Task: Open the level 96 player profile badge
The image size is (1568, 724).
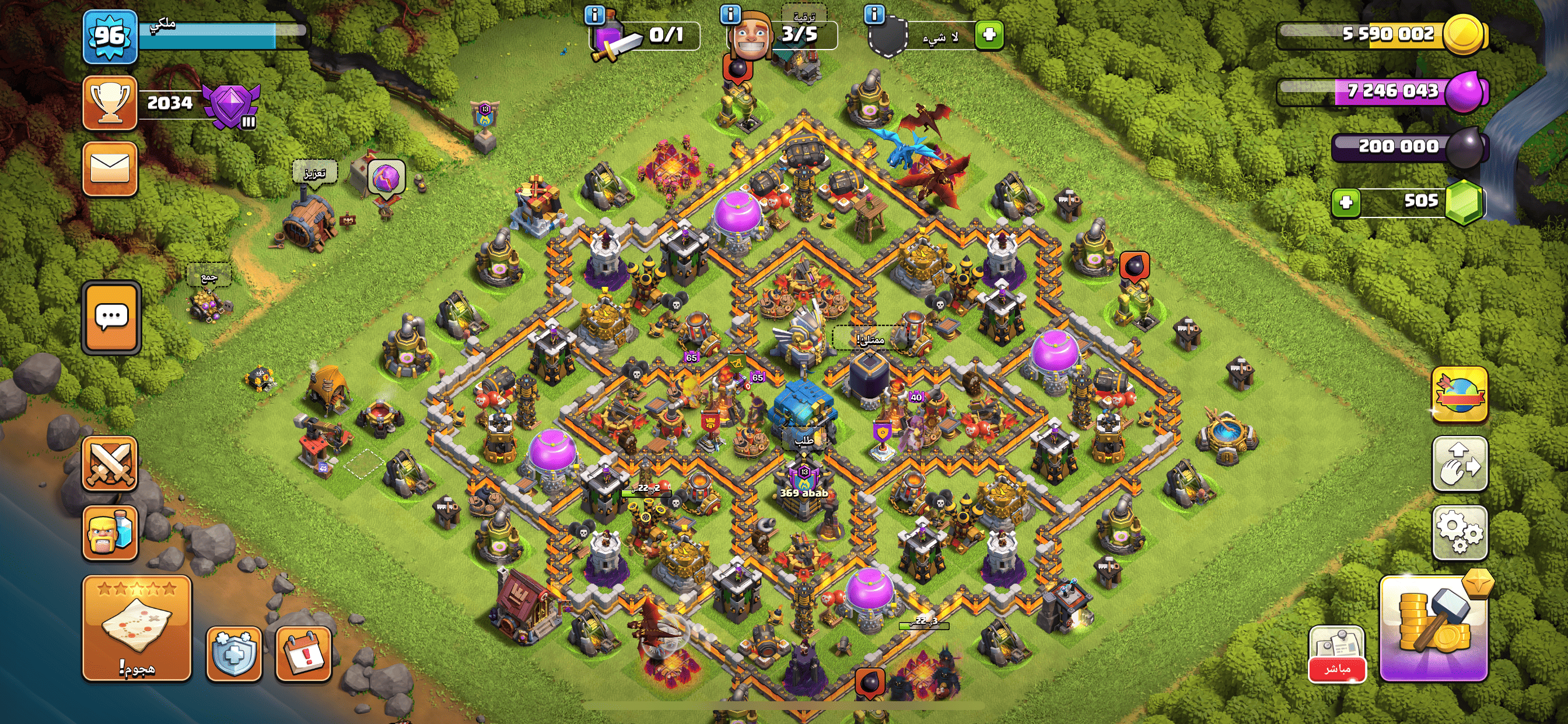Action: coord(110,37)
